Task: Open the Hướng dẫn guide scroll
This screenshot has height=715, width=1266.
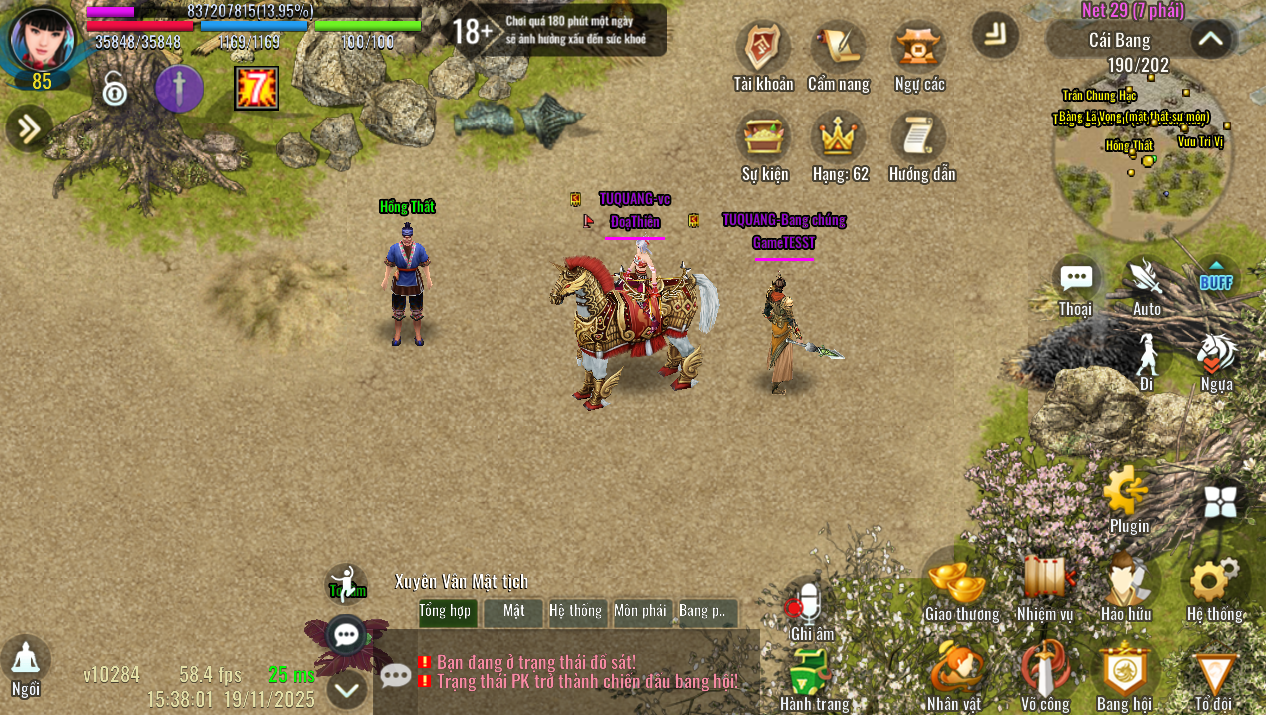Action: [x=920, y=138]
